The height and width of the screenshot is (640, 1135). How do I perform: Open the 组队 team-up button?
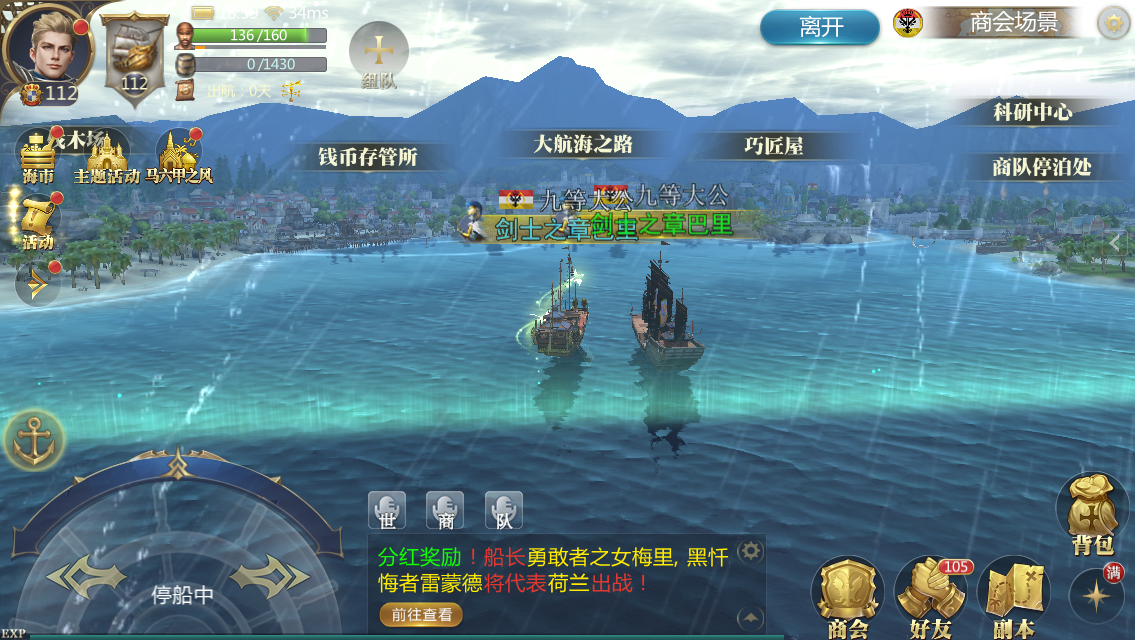coord(378,54)
